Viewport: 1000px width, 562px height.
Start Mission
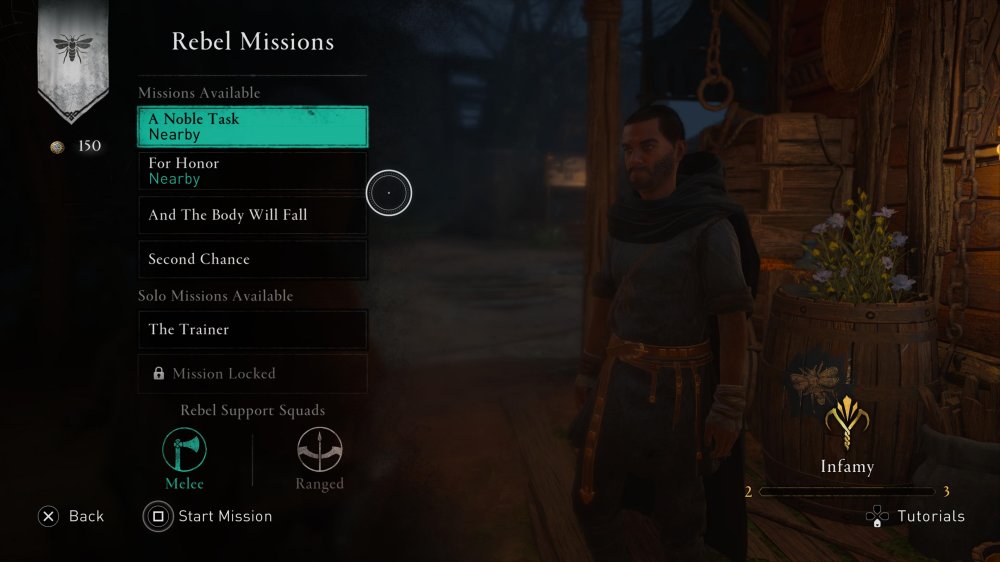coord(209,516)
